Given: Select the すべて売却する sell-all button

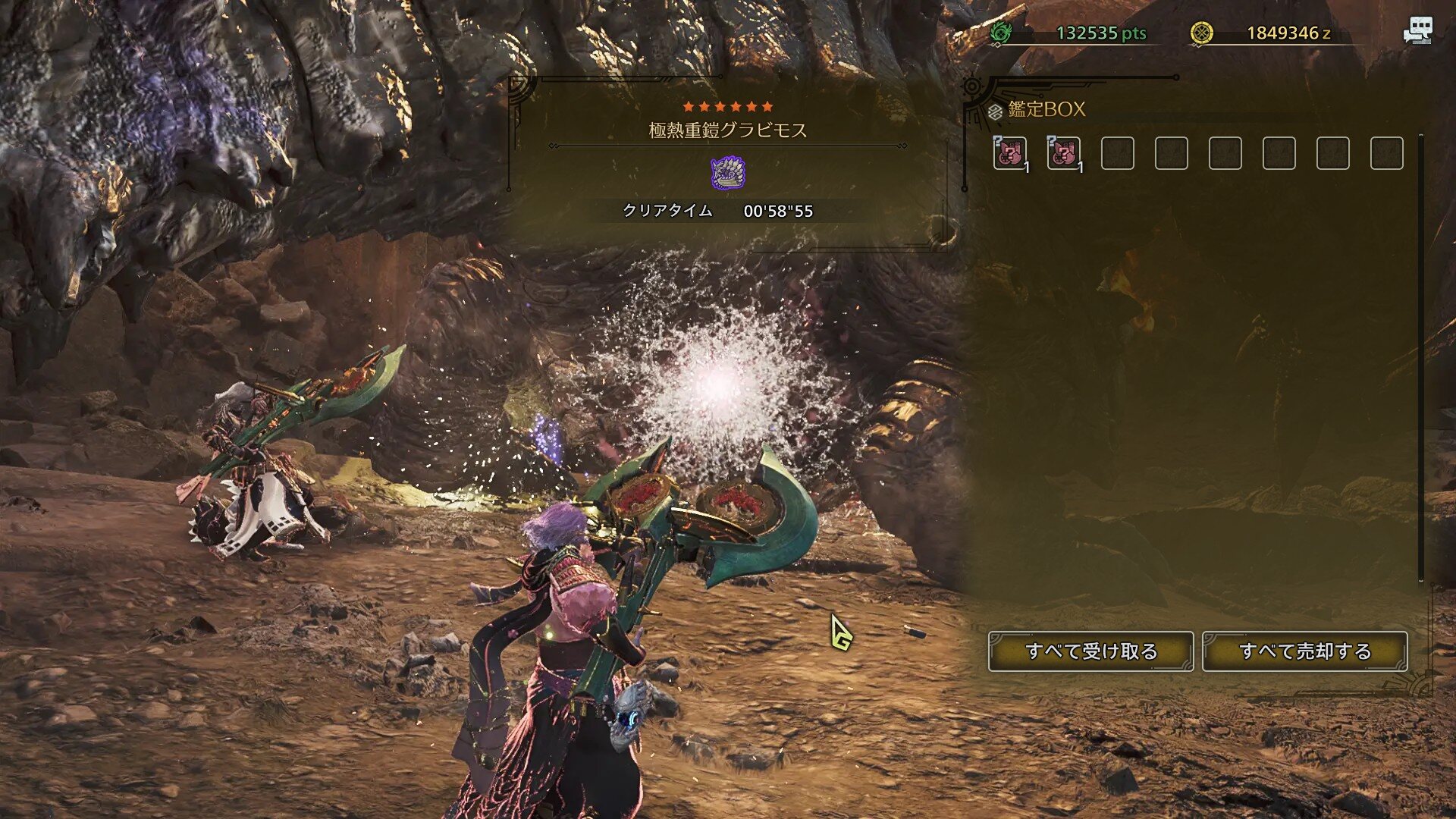Looking at the screenshot, I should click(x=1304, y=651).
